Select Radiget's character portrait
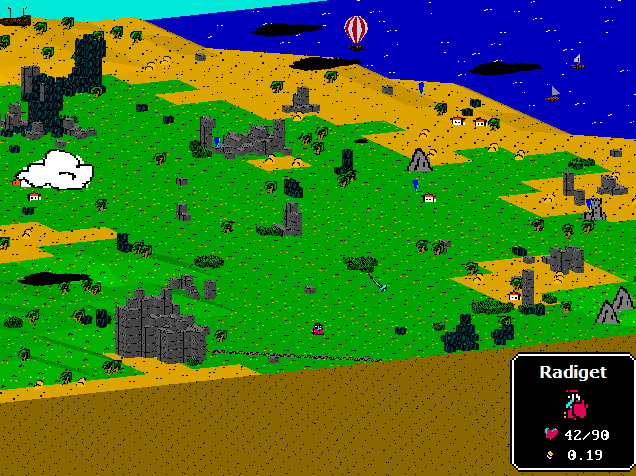The width and height of the screenshot is (636, 476). click(574, 404)
